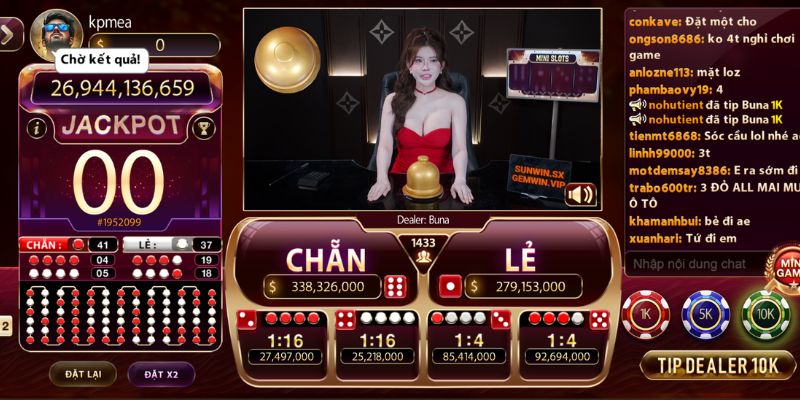Image resolution: width=800 pixels, height=400 pixels.
Task: Toggle the dealer stream sound speaker
Action: pos(580,194)
